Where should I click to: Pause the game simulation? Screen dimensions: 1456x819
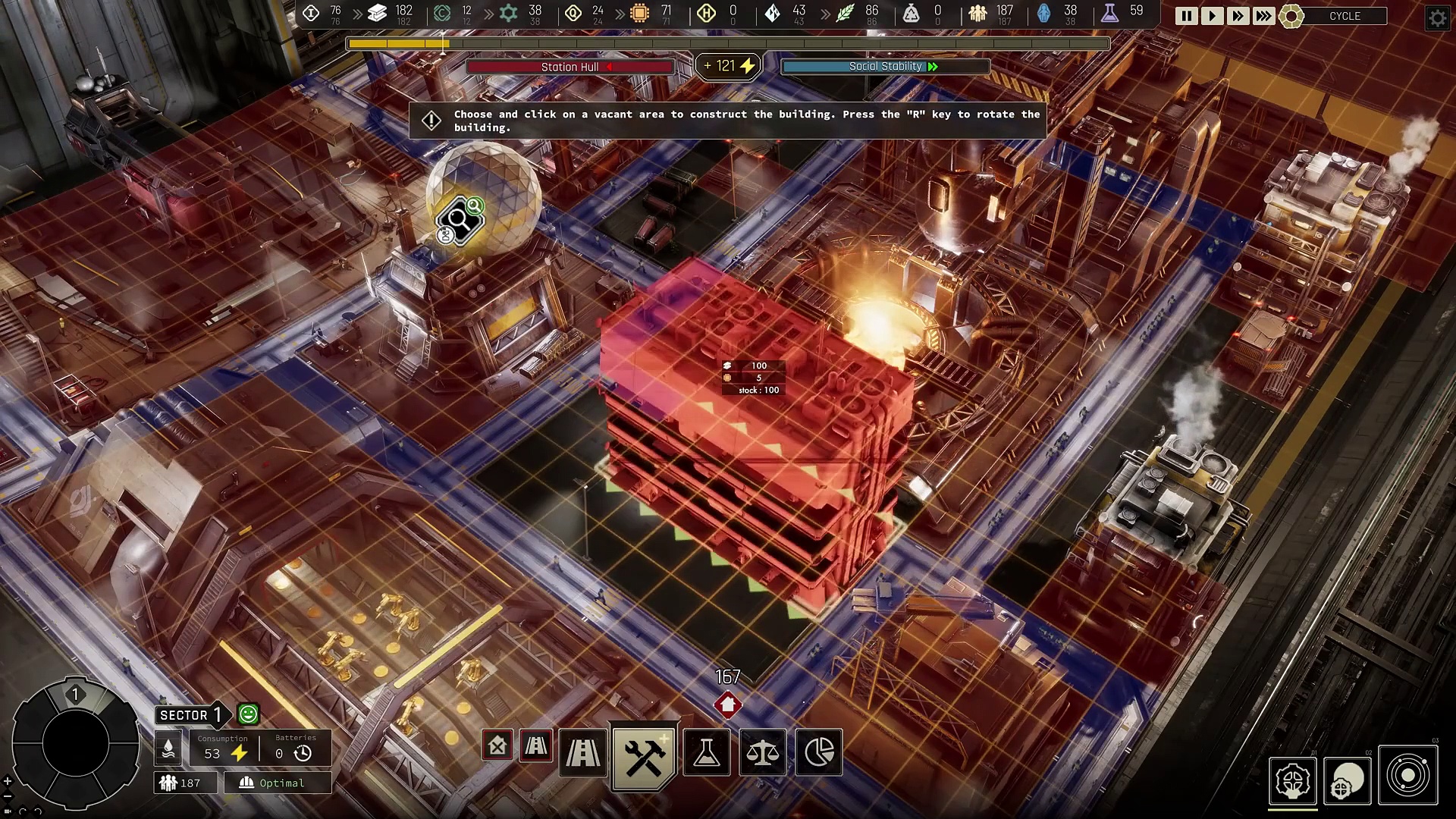pyautogui.click(x=1186, y=16)
